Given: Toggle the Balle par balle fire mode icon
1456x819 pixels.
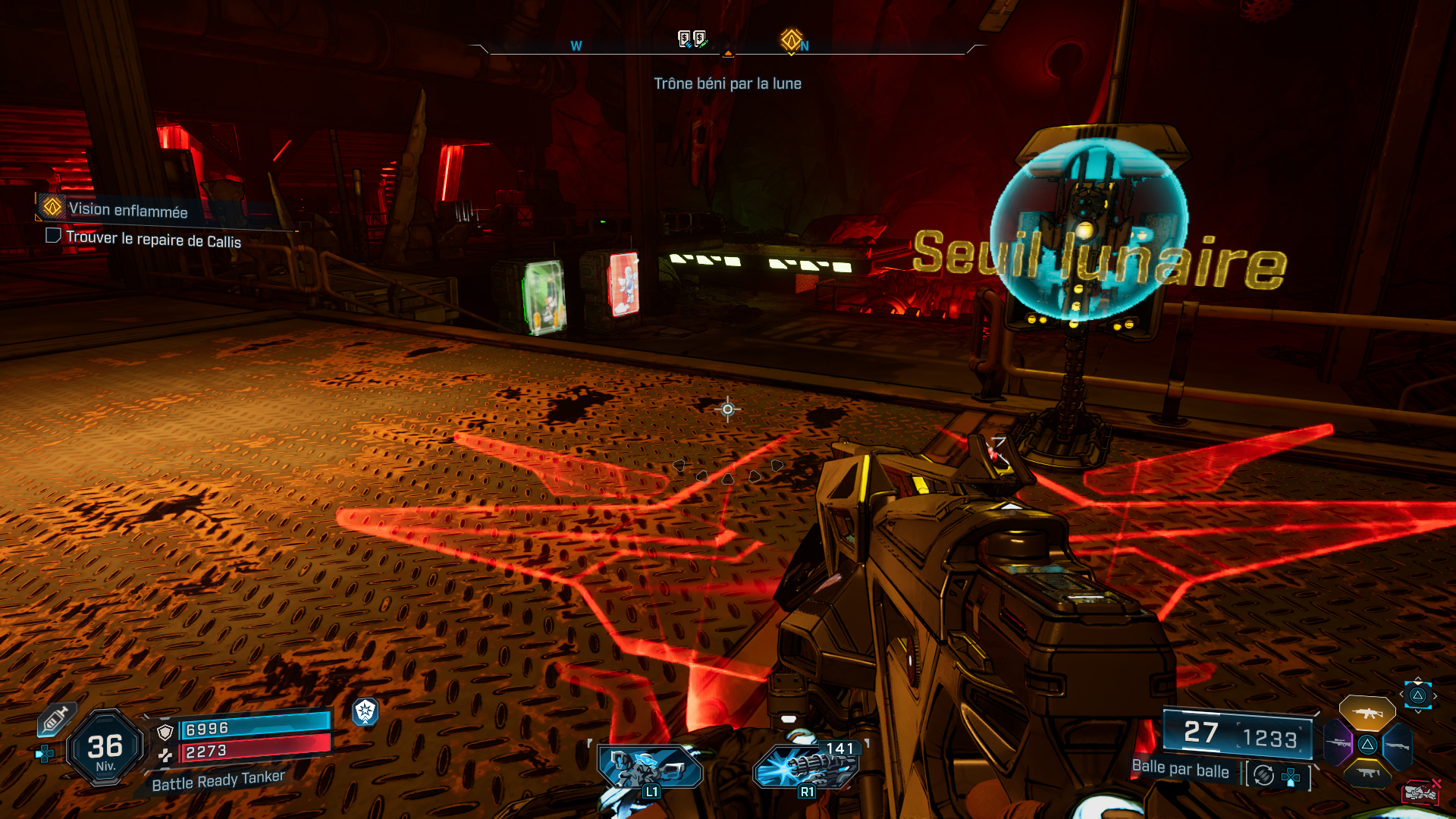Looking at the screenshot, I should coord(1263,775).
